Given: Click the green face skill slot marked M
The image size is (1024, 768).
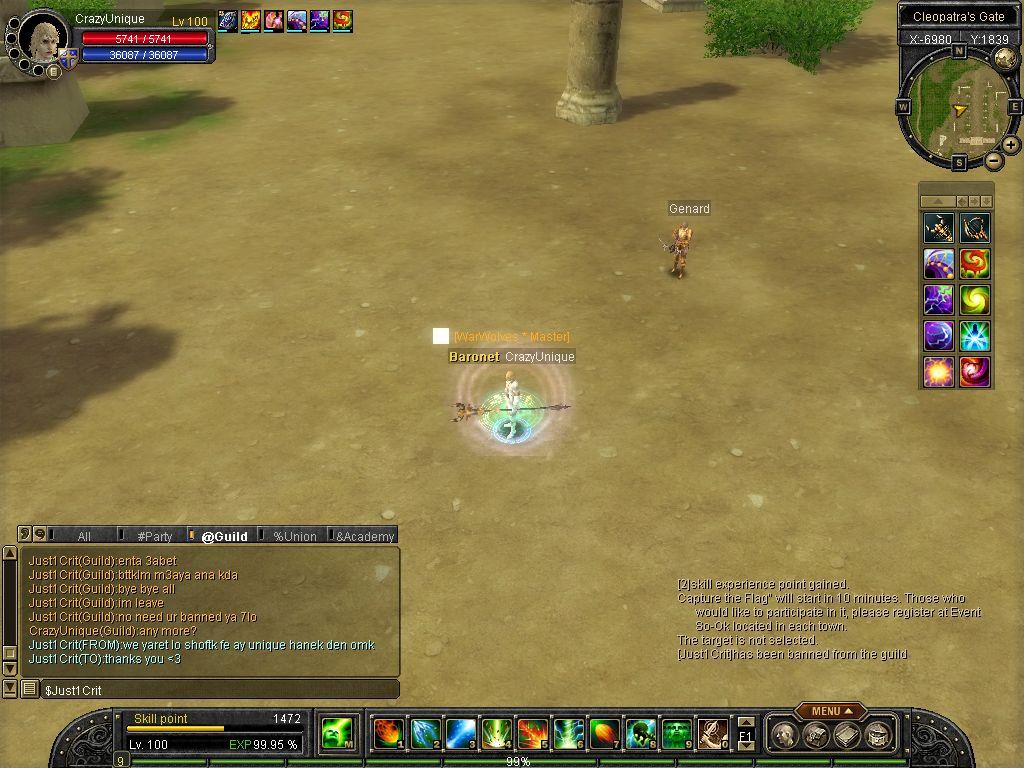Looking at the screenshot, I should (335, 734).
